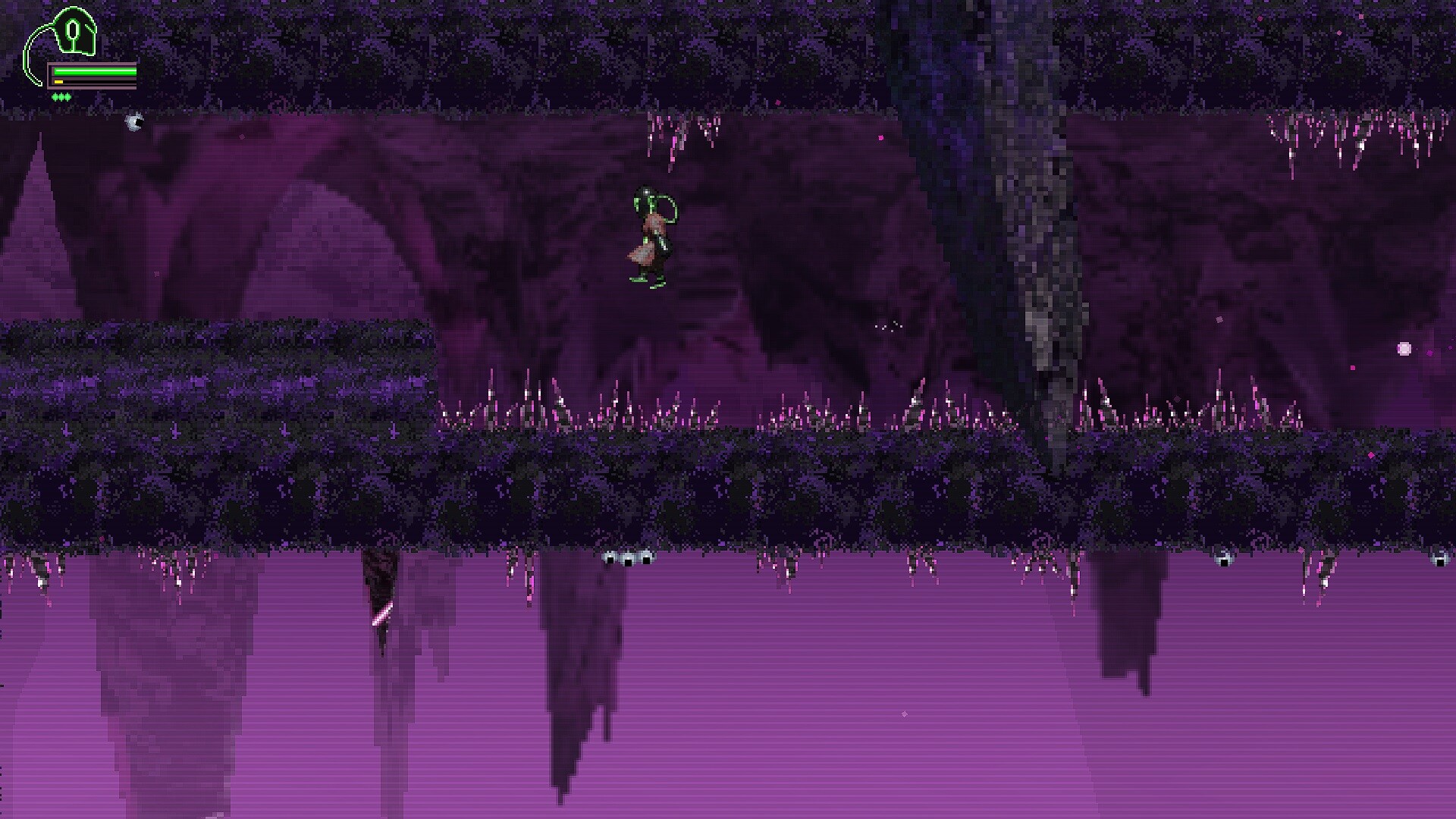Click the full green health bar
Image resolution: width=1456 pixels, height=819 pixels.
pyautogui.click(x=95, y=71)
